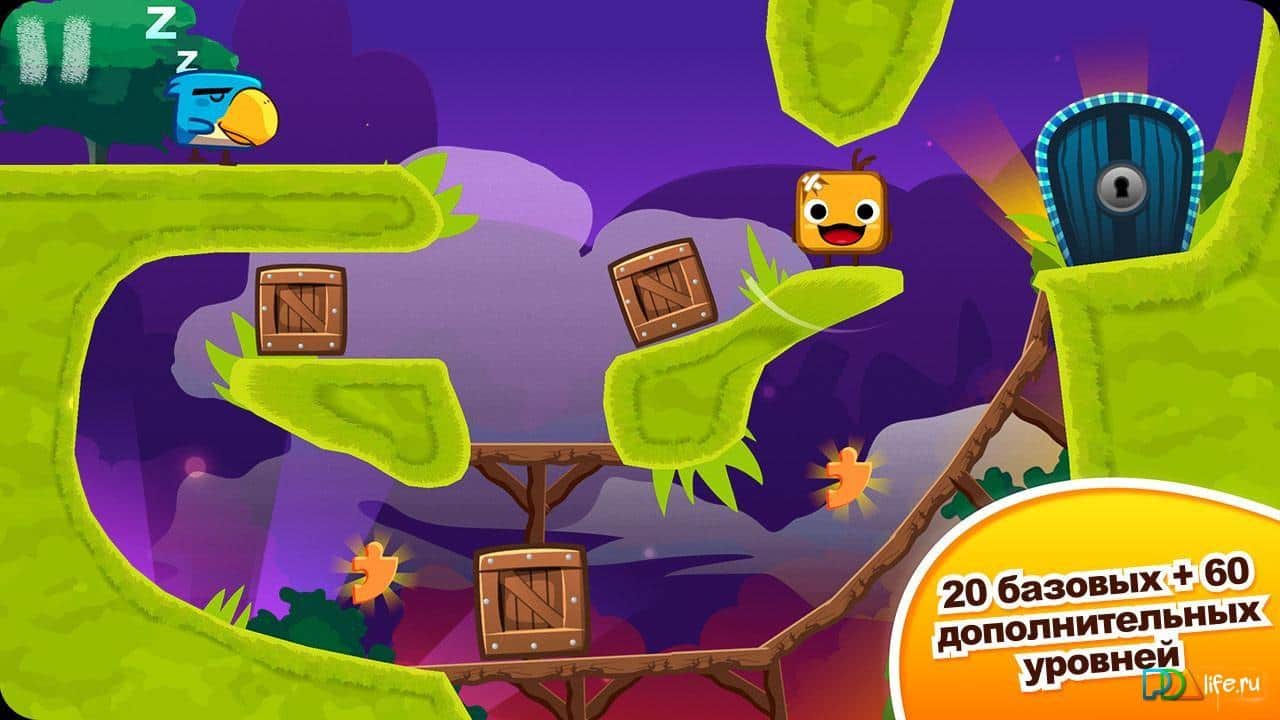Tap the keyhole on the door
Screen dimensions: 1280x720
1122,188
